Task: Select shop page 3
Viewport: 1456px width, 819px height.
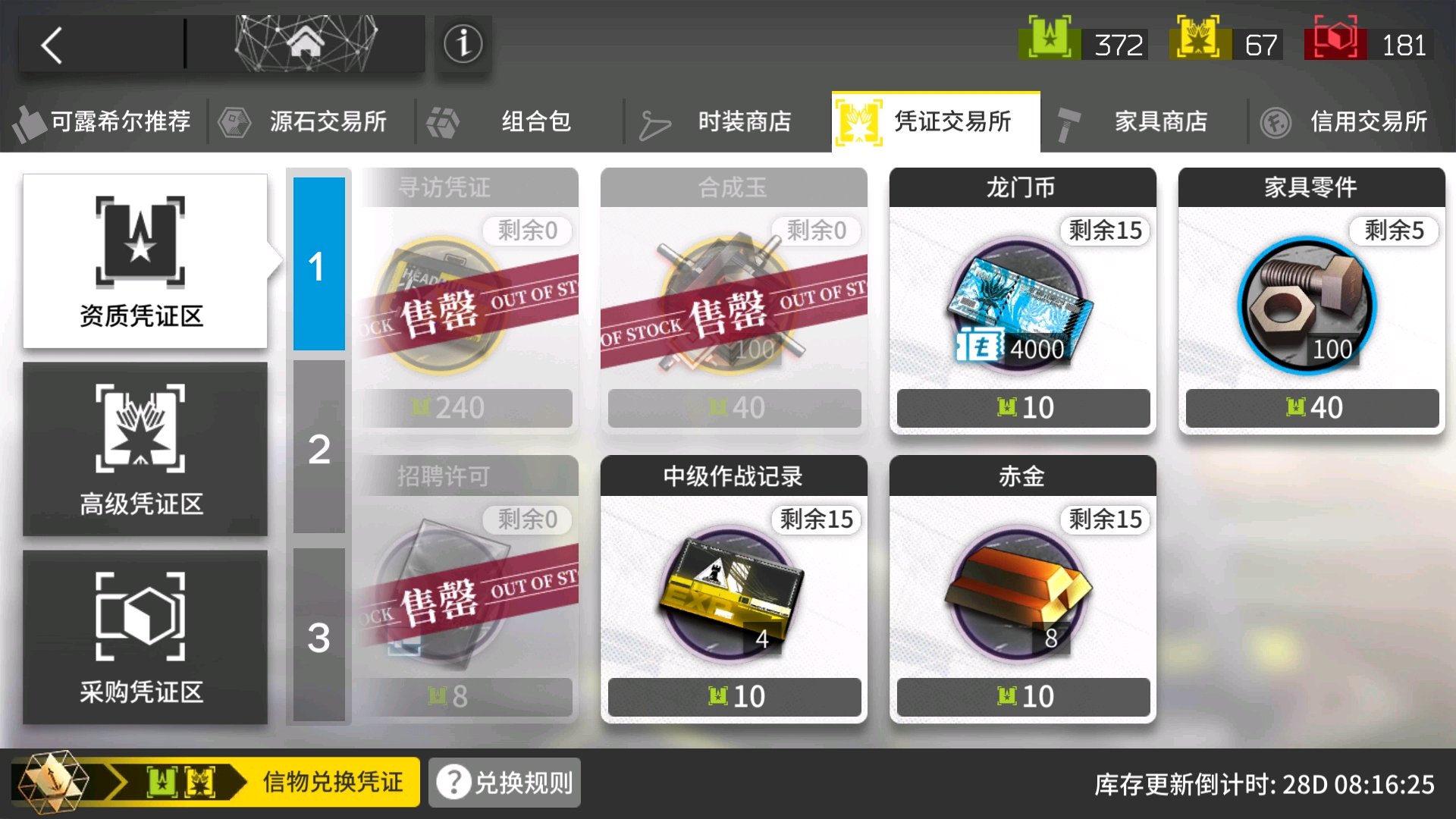Action: (x=318, y=639)
